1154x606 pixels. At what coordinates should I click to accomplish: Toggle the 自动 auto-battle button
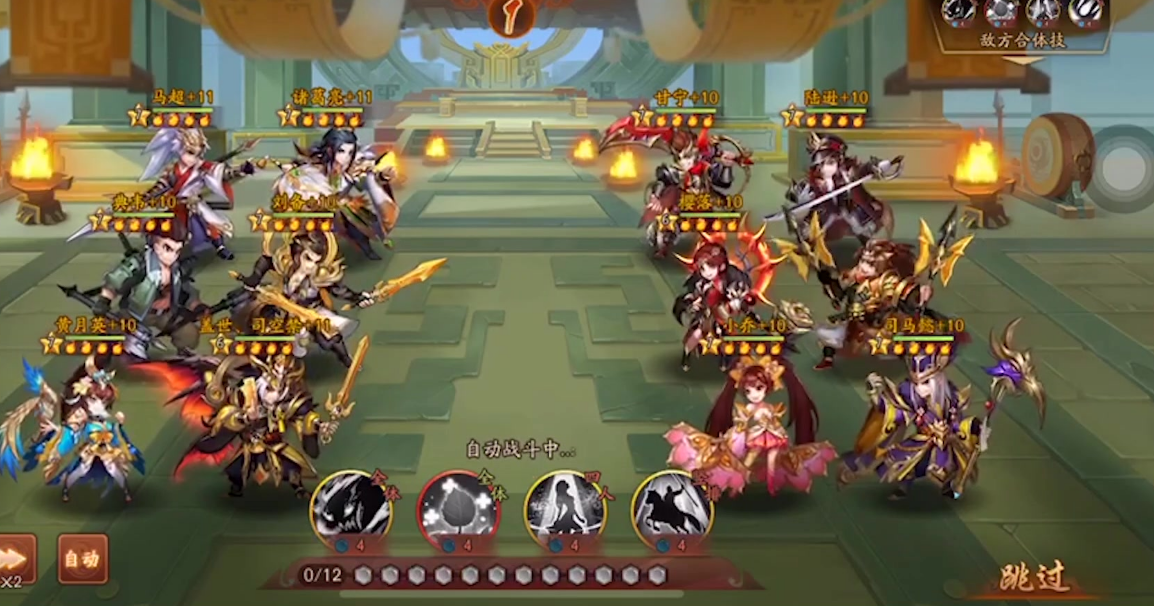click(x=82, y=560)
